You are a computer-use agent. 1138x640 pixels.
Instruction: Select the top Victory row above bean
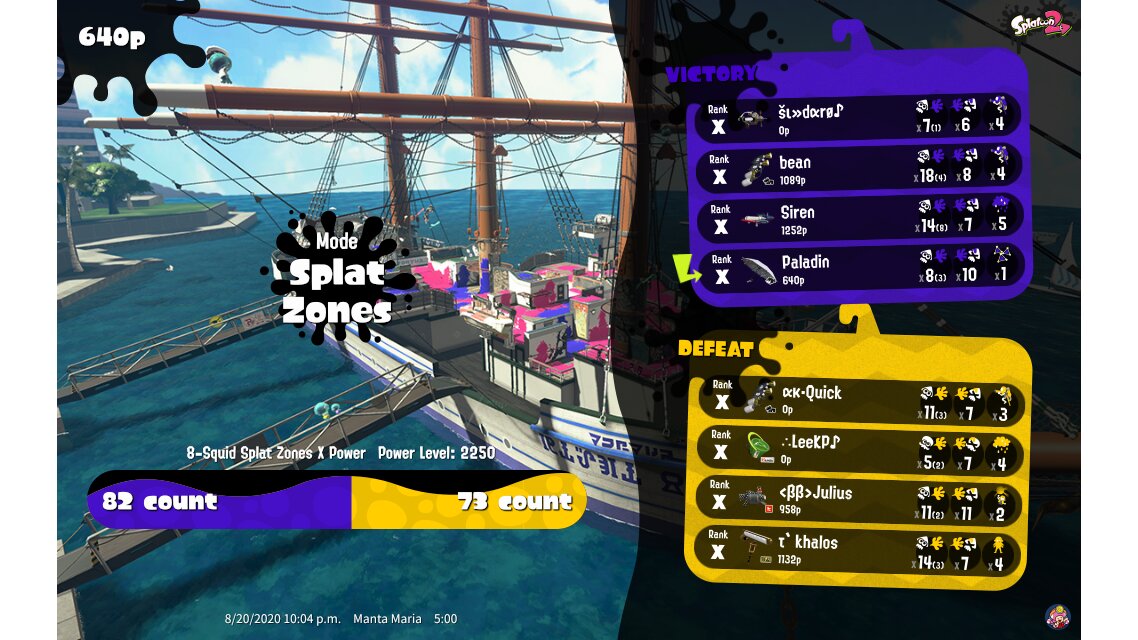pyautogui.click(x=858, y=118)
